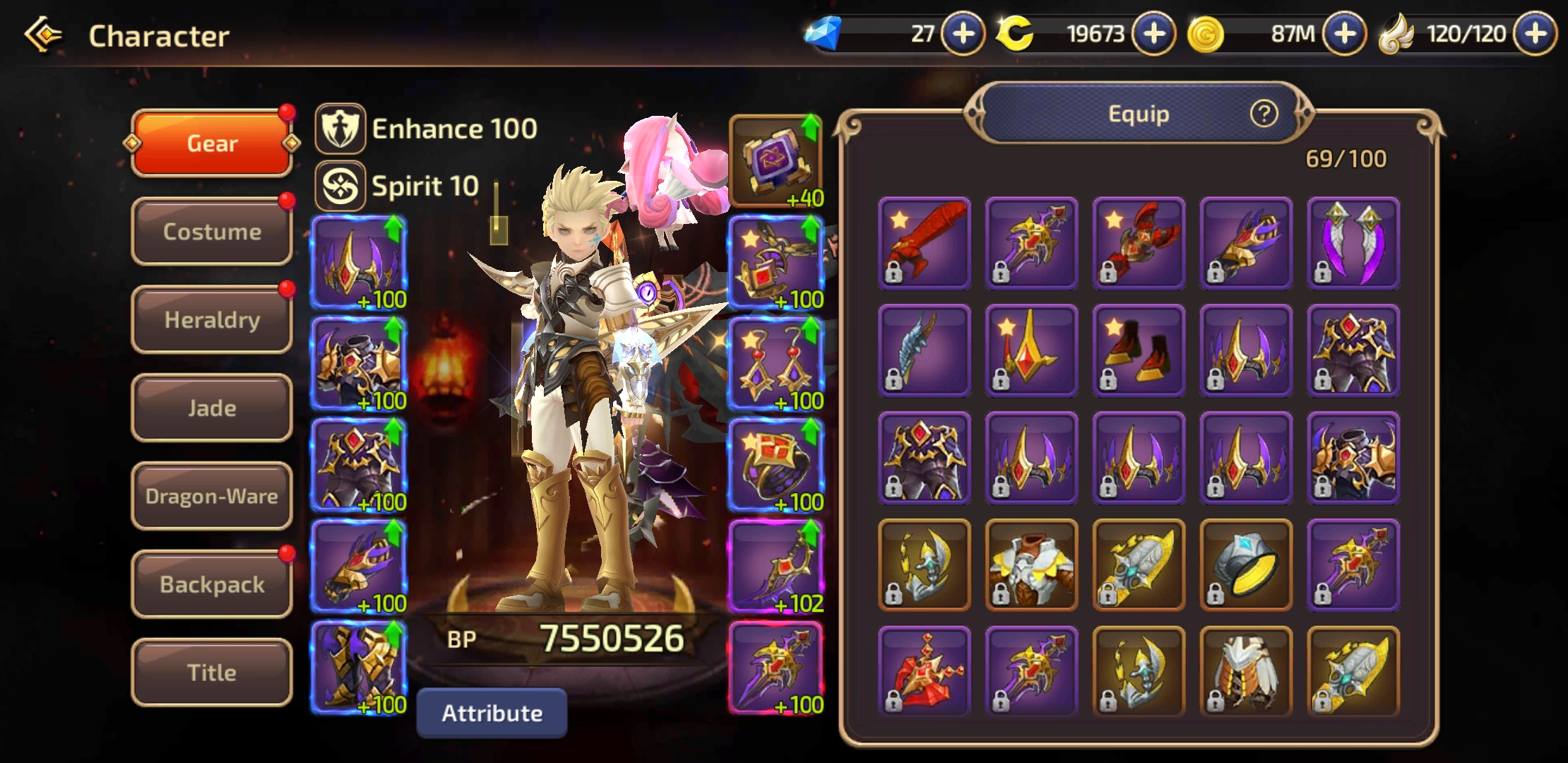
Task: Open the Enhance 100 icon
Action: (x=340, y=129)
